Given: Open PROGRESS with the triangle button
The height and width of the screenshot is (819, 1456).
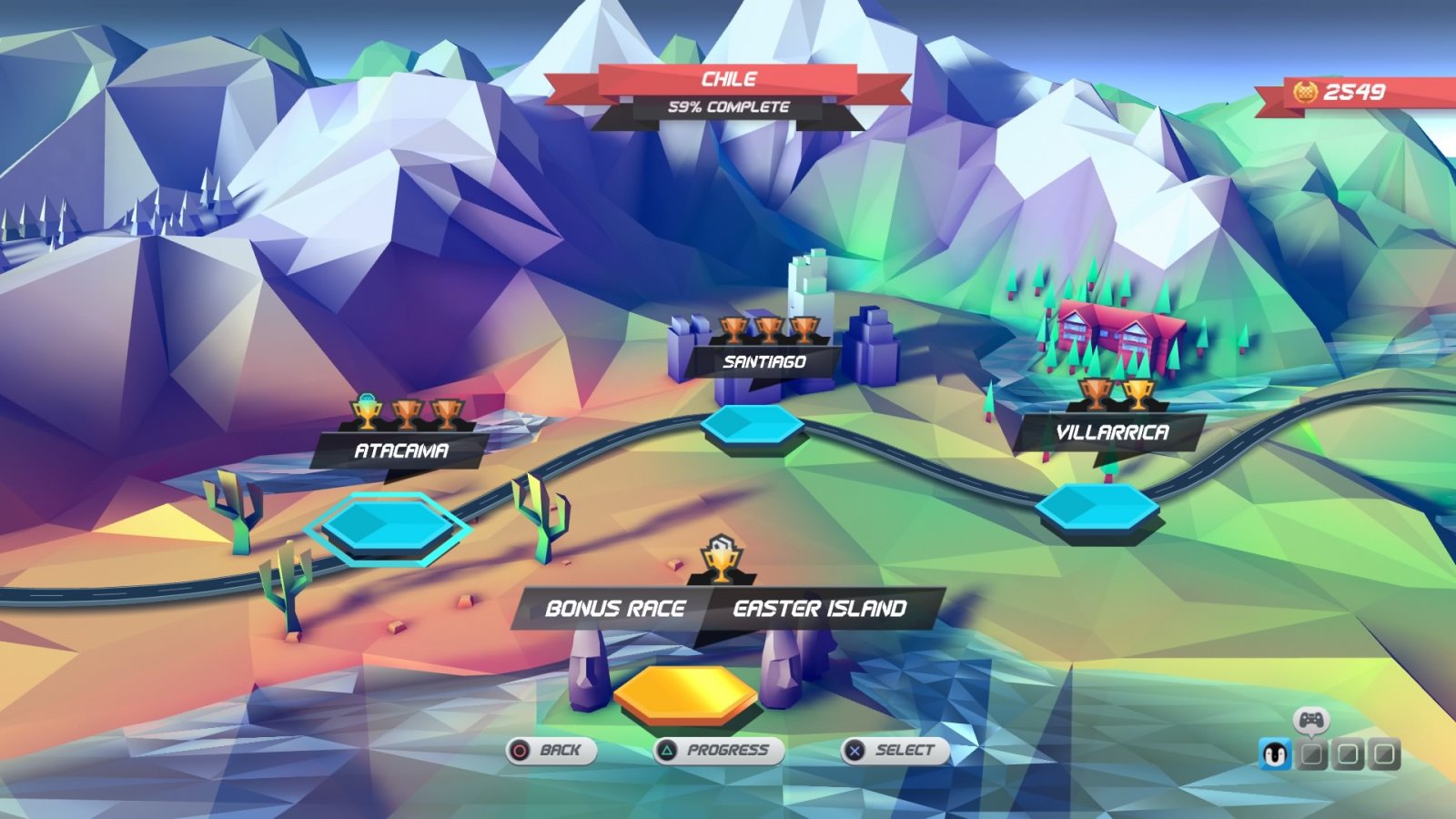Looking at the screenshot, I should pos(718,751).
